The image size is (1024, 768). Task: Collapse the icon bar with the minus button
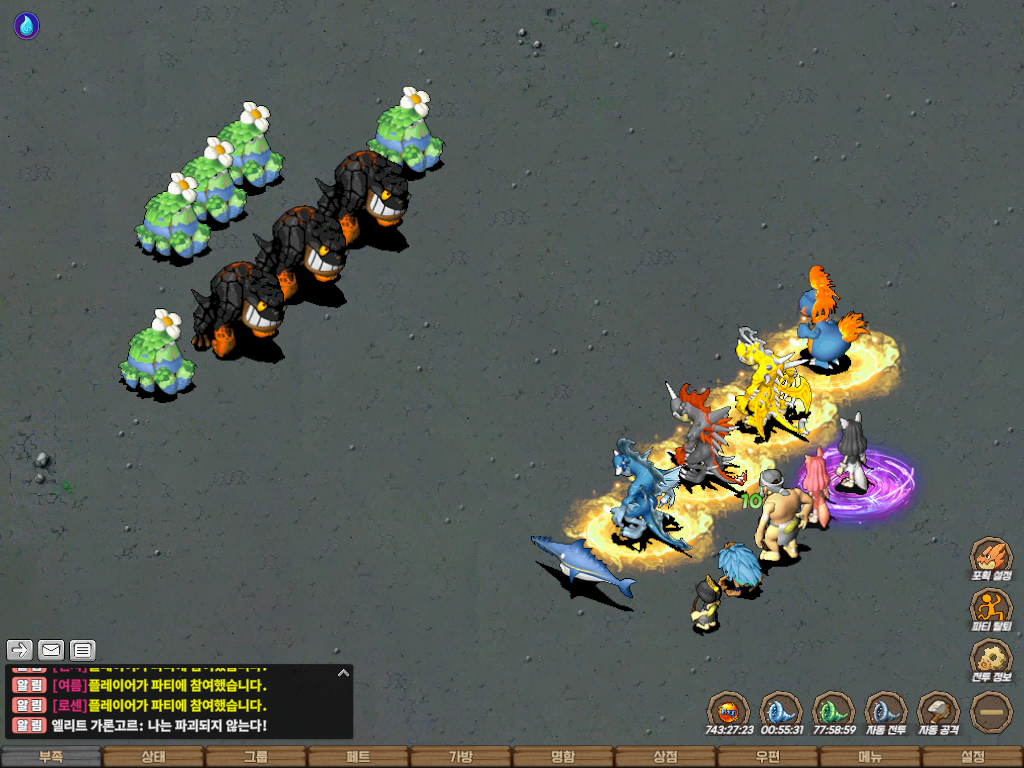pyautogui.click(x=991, y=712)
